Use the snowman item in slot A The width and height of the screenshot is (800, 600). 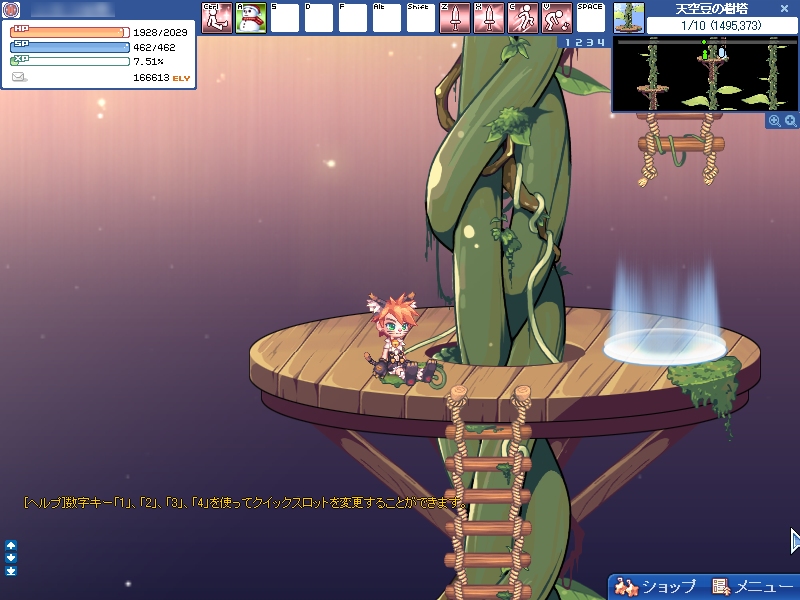coord(250,18)
